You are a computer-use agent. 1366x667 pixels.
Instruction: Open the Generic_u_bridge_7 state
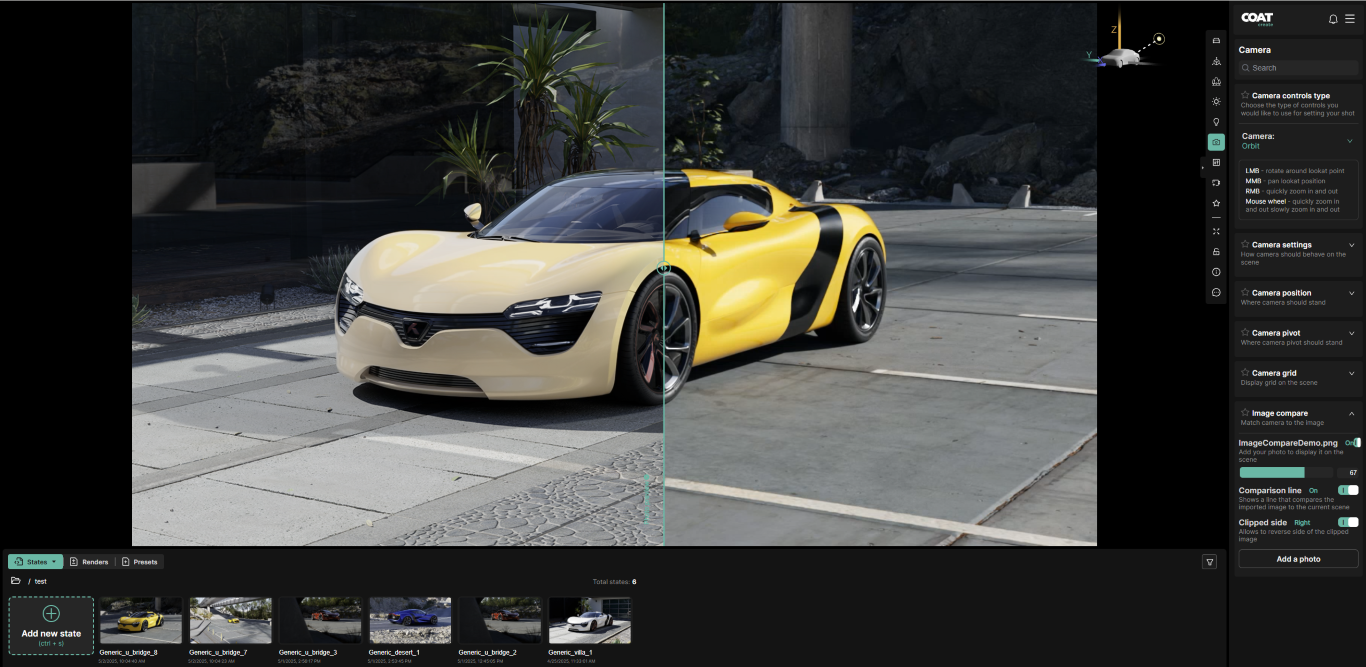230,620
